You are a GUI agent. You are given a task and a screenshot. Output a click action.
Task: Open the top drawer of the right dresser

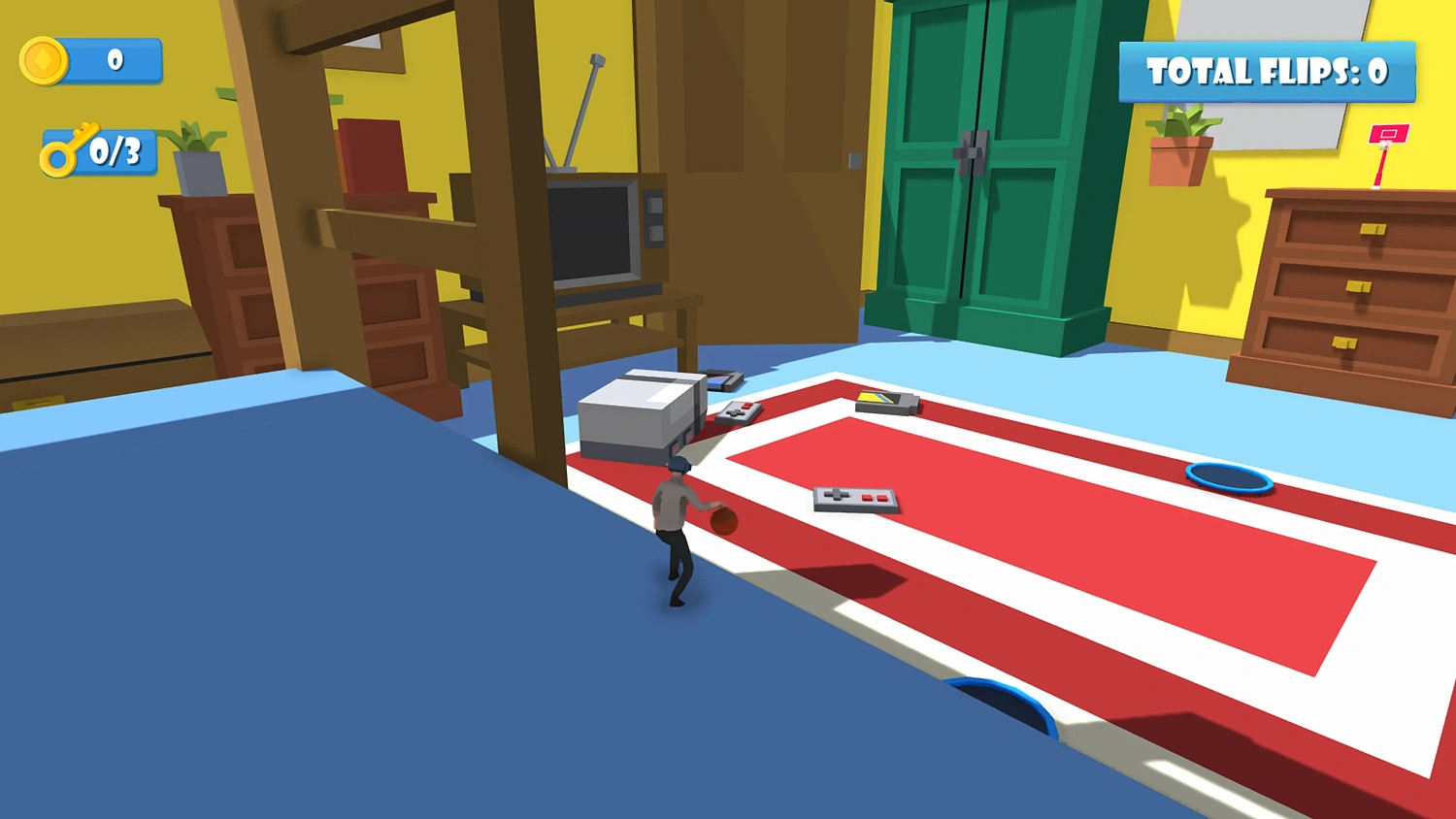pos(1373,230)
